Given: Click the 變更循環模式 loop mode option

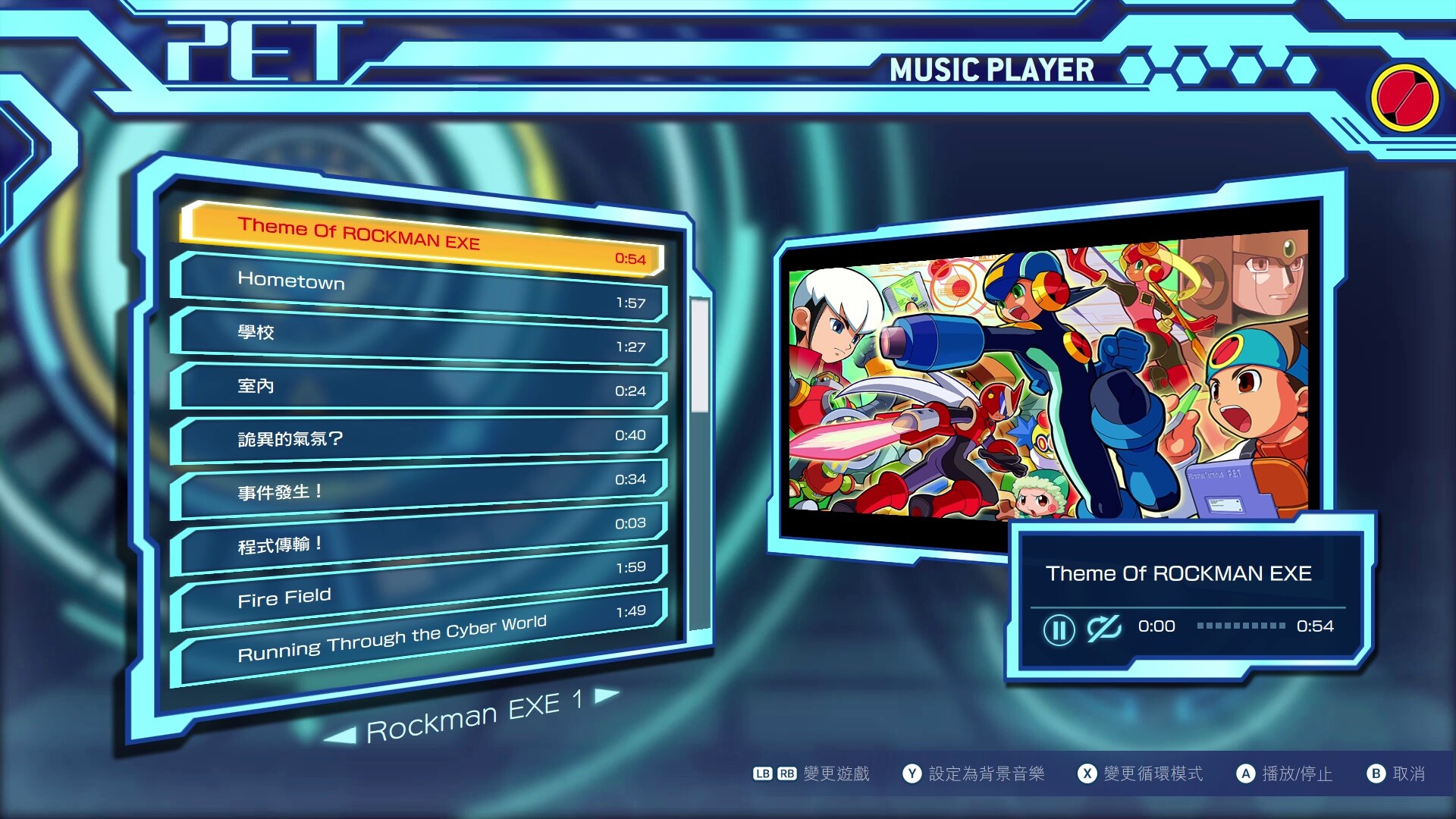Looking at the screenshot, I should [1141, 773].
